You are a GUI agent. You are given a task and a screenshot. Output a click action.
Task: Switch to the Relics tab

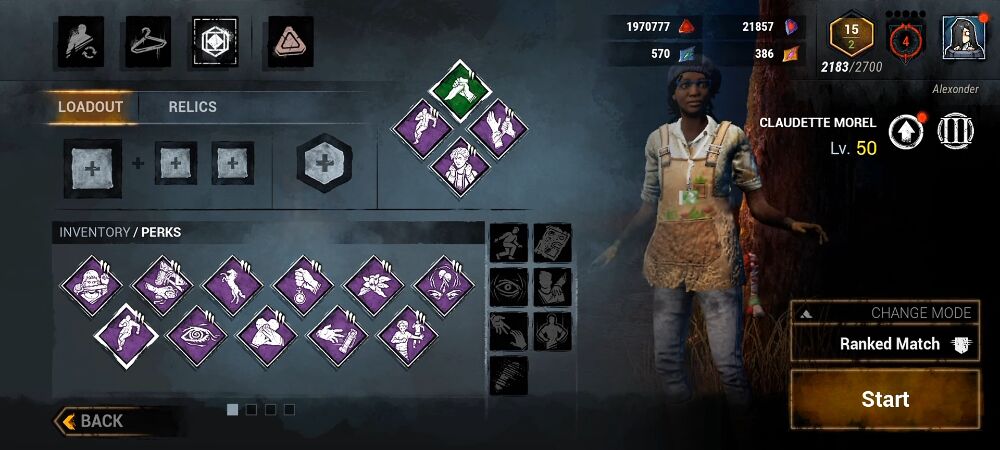tap(192, 107)
